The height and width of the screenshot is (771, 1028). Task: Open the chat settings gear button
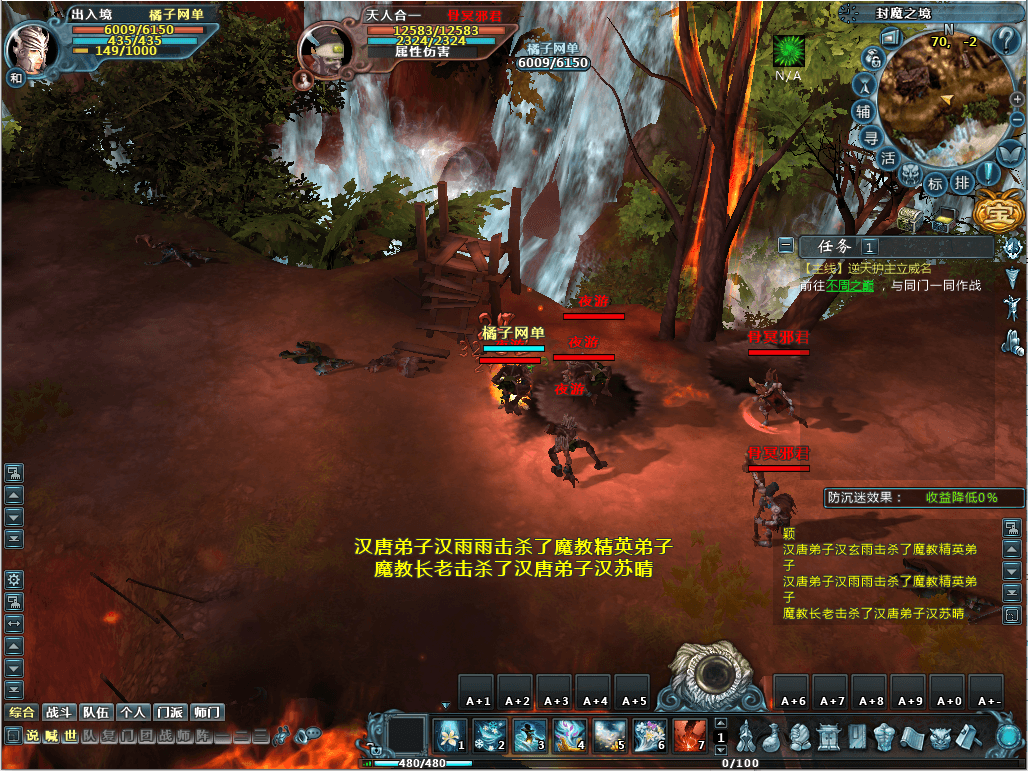click(x=14, y=580)
